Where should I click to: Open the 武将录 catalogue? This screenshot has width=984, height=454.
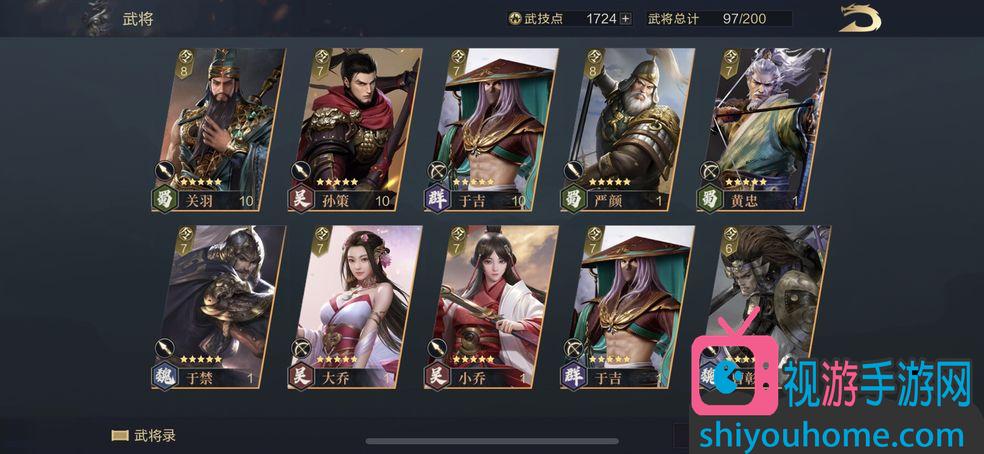143,436
